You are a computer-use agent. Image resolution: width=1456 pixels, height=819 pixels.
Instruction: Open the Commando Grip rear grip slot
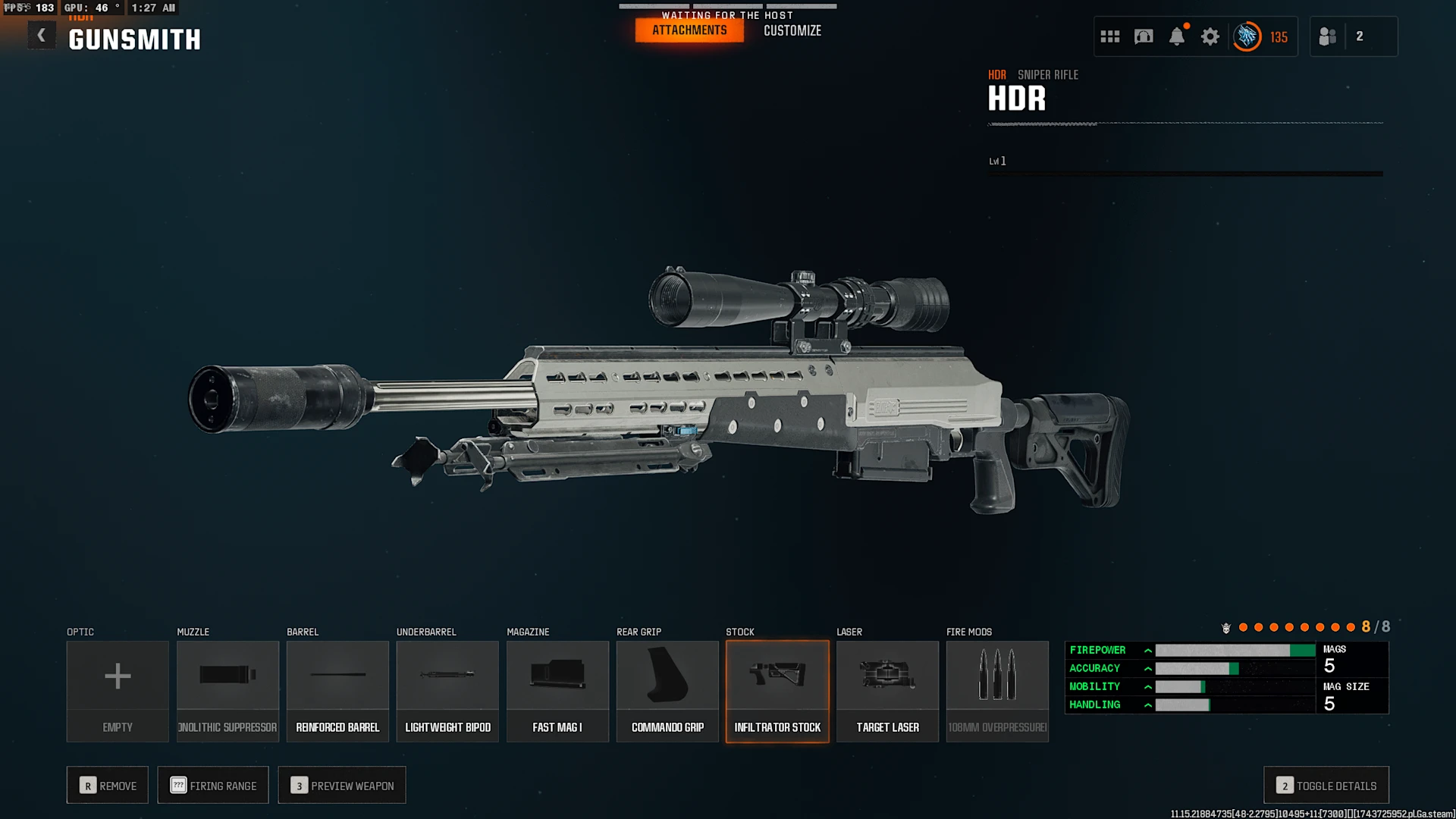[667, 690]
